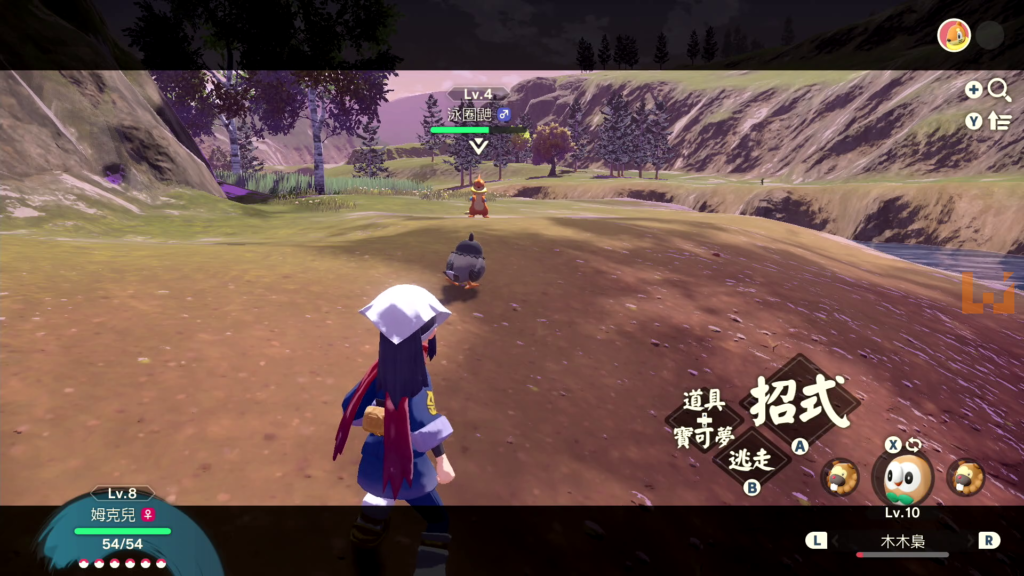Viewport: 1024px width, 576px height.
Task: Select the Rowlet portrait icon
Action: (x=903, y=478)
